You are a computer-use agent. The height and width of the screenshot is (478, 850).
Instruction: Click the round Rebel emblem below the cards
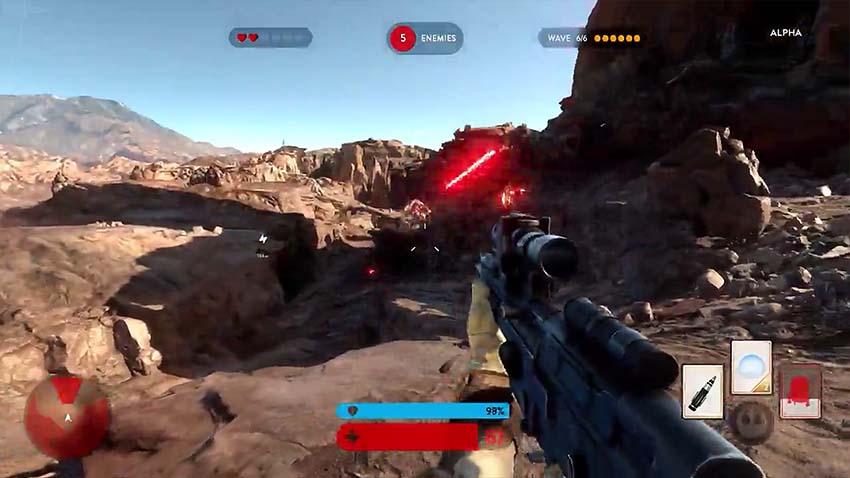[751, 420]
